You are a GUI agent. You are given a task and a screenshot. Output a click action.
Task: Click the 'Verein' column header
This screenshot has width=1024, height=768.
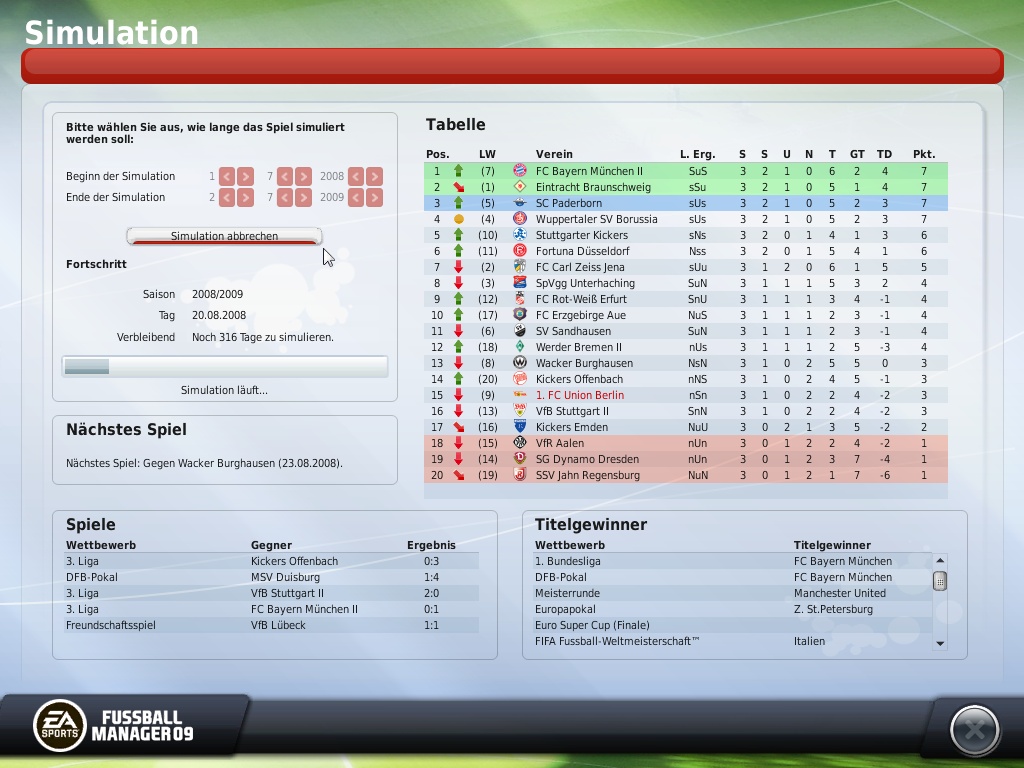(x=554, y=154)
